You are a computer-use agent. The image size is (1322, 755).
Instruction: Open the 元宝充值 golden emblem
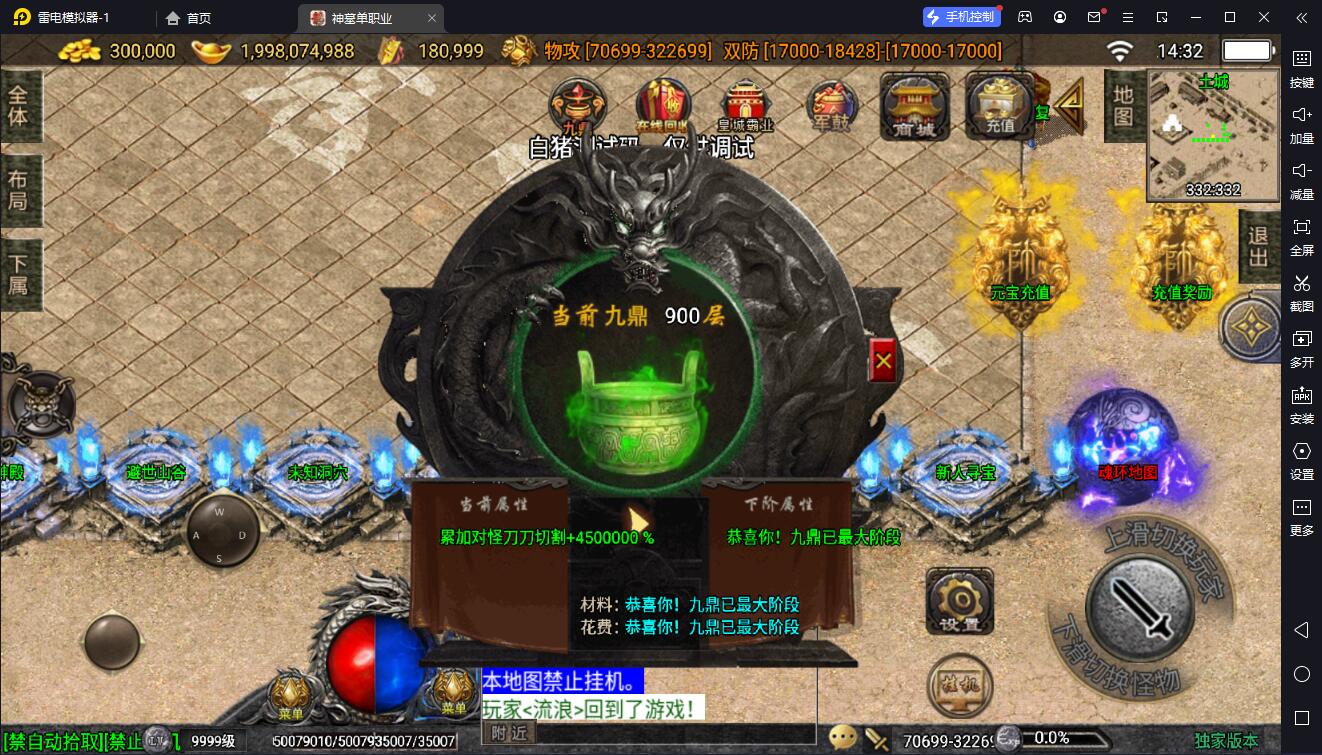(1019, 250)
